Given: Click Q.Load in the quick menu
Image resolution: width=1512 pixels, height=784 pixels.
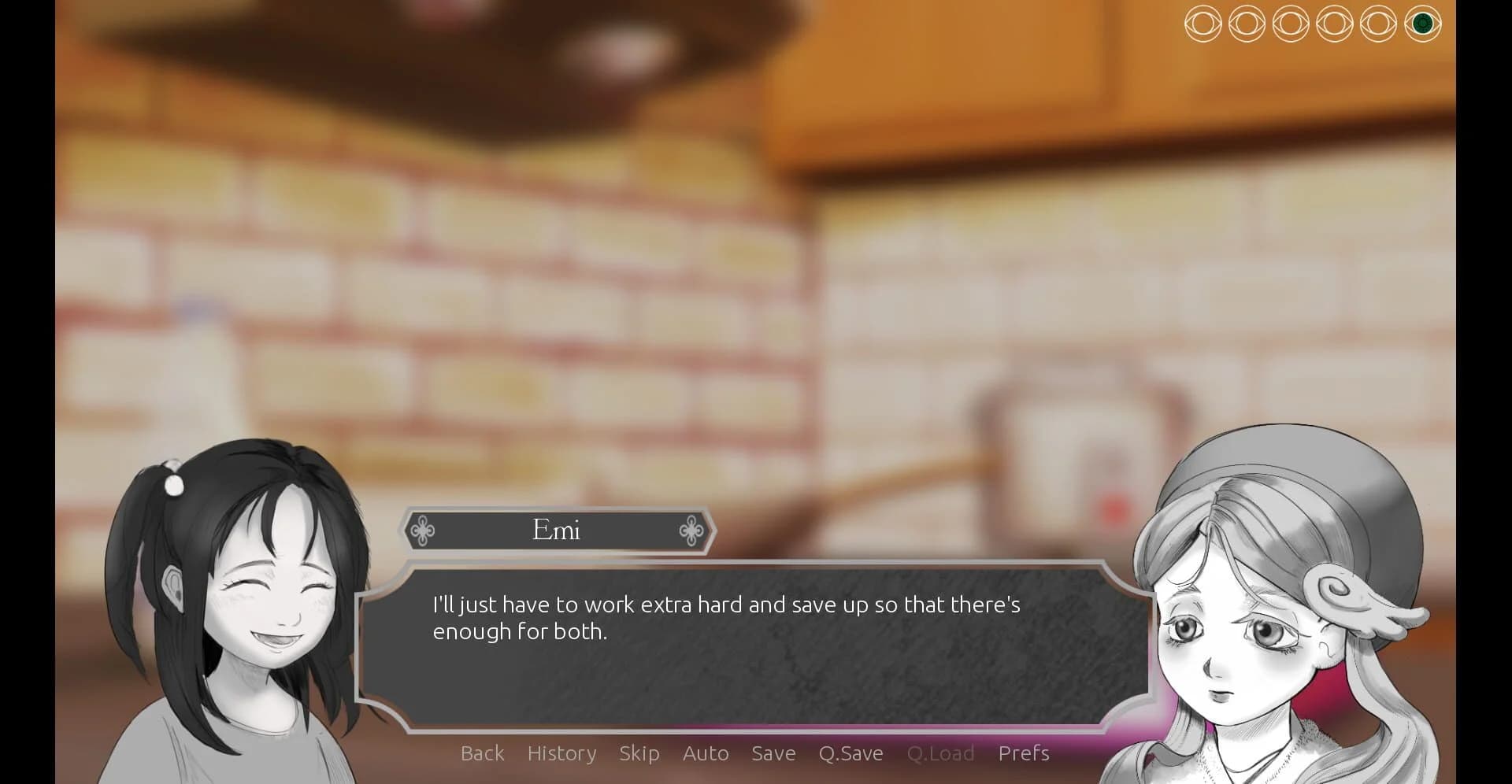Looking at the screenshot, I should tap(942, 753).
